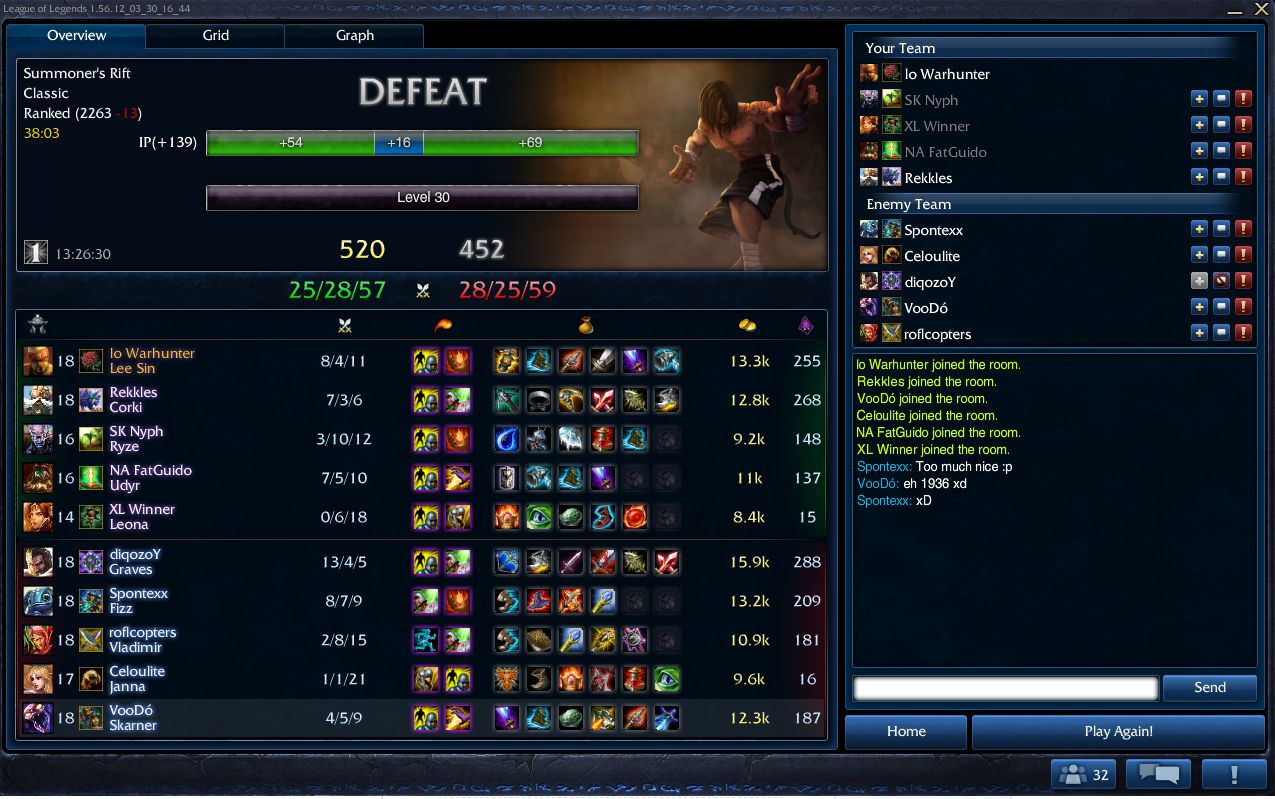Report enemy player roflcopters
Image resolution: width=1275 pixels, height=799 pixels.
click(x=1243, y=333)
